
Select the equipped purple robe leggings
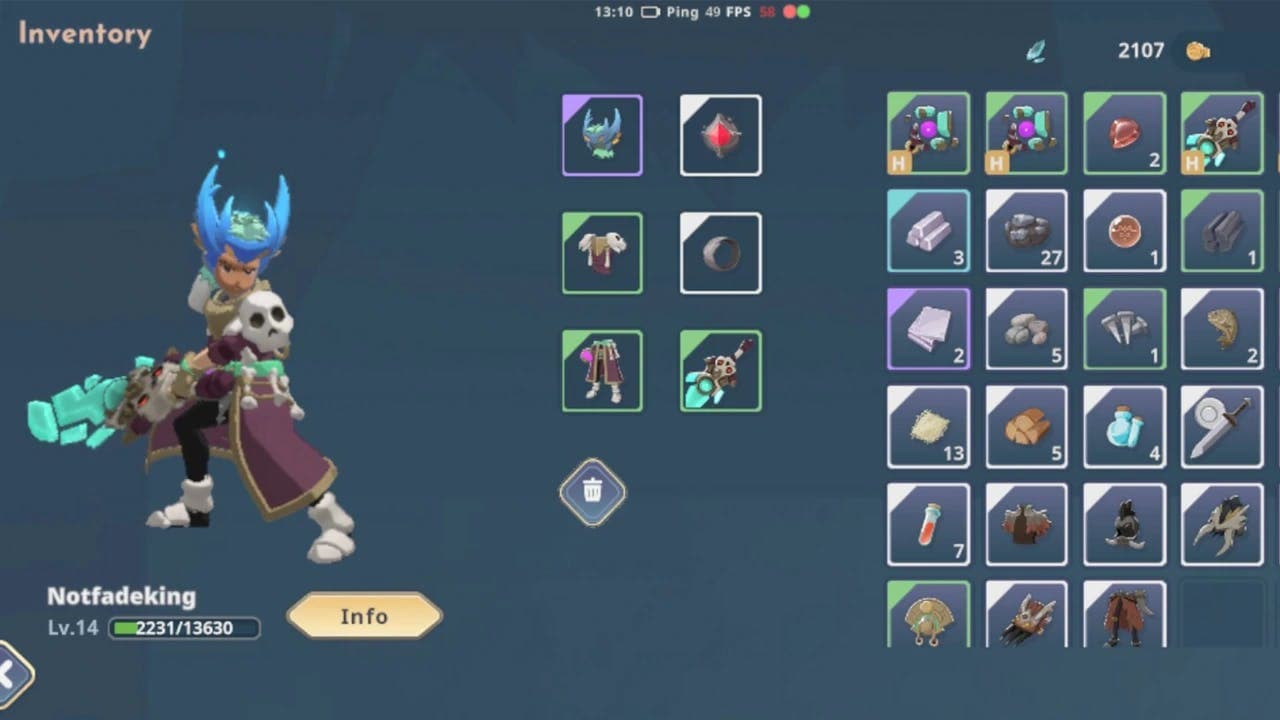(602, 370)
